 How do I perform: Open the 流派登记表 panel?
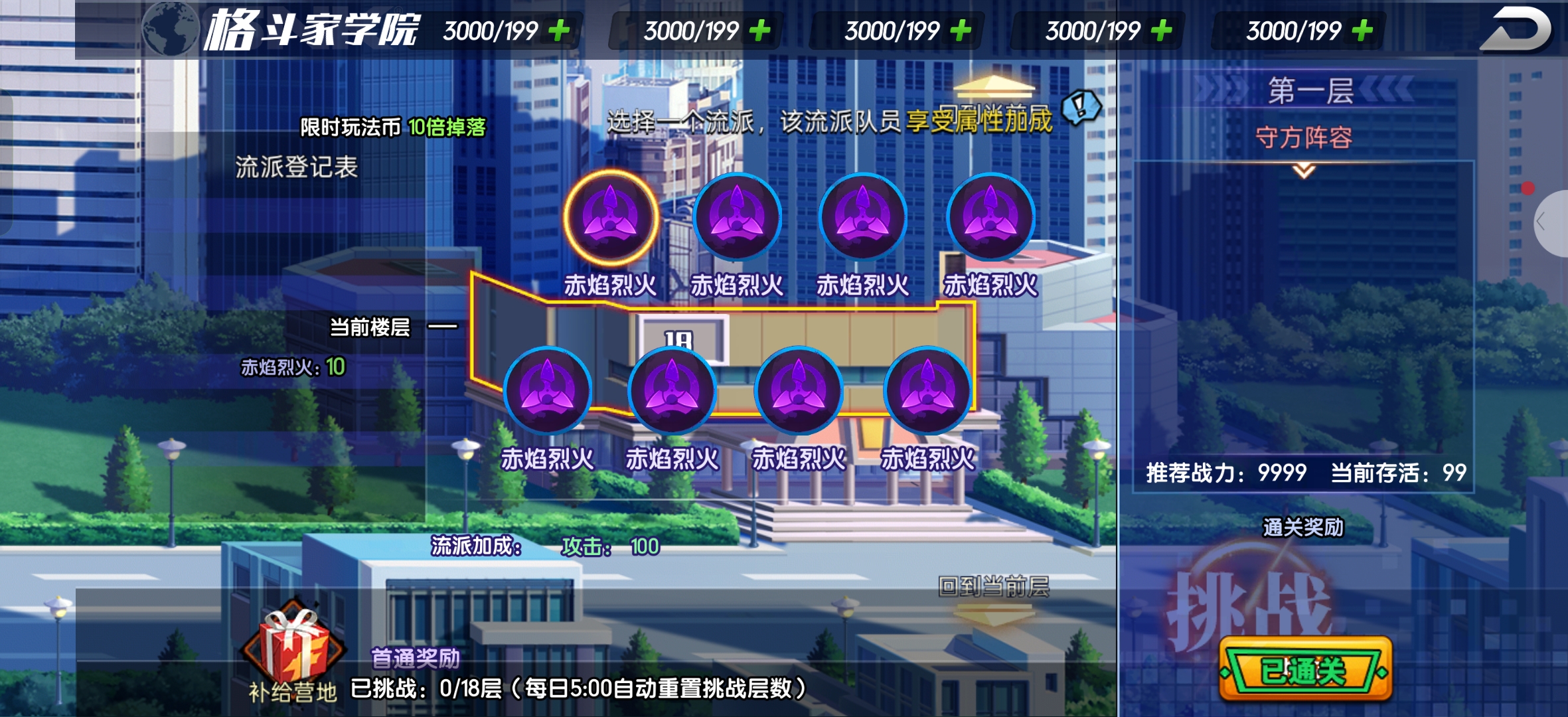(x=296, y=167)
